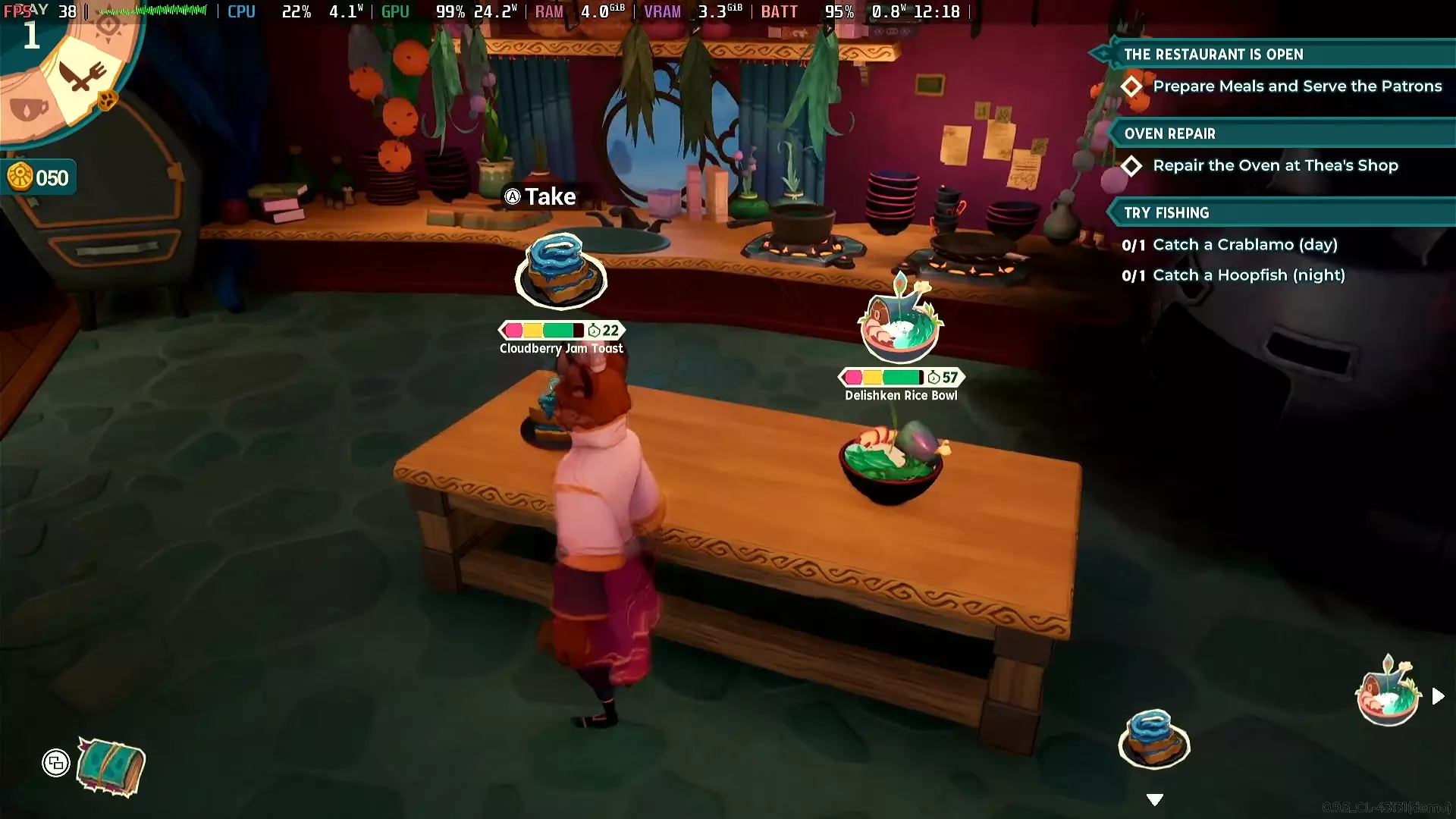
Task: Select the Oven Repair quest header
Action: tap(1170, 134)
